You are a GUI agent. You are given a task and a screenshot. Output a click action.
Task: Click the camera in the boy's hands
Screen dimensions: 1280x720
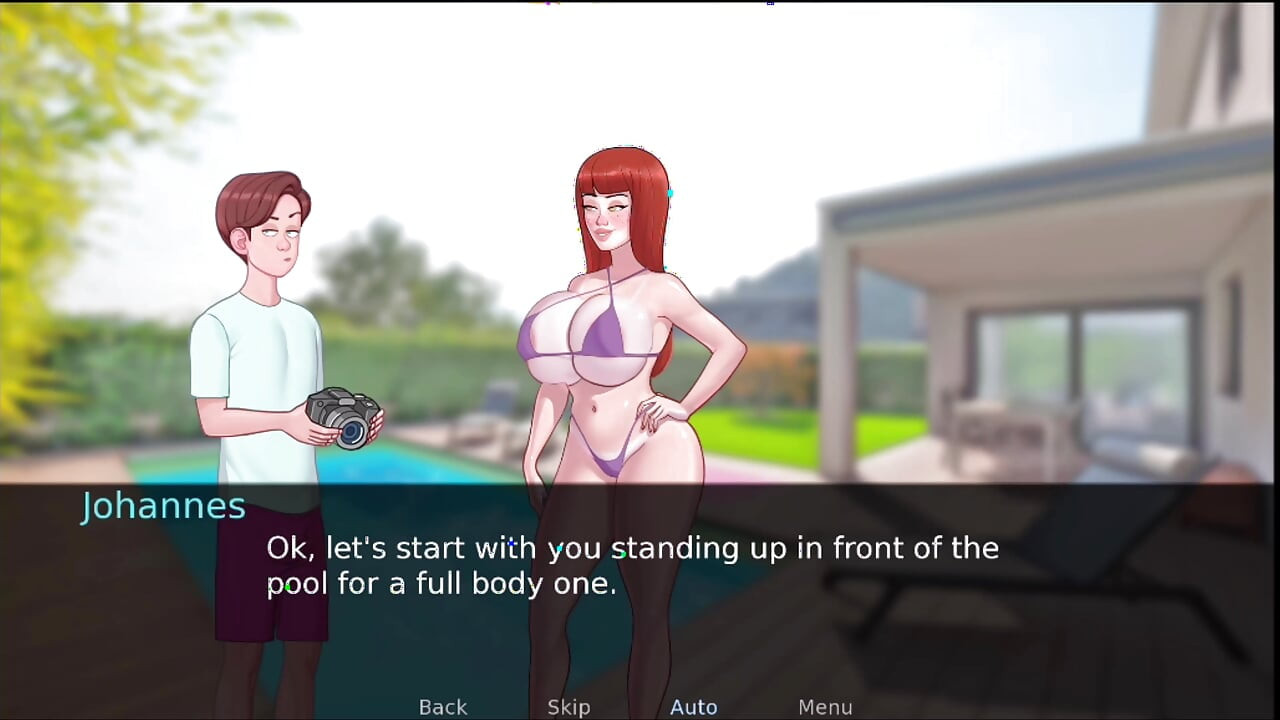(x=345, y=420)
